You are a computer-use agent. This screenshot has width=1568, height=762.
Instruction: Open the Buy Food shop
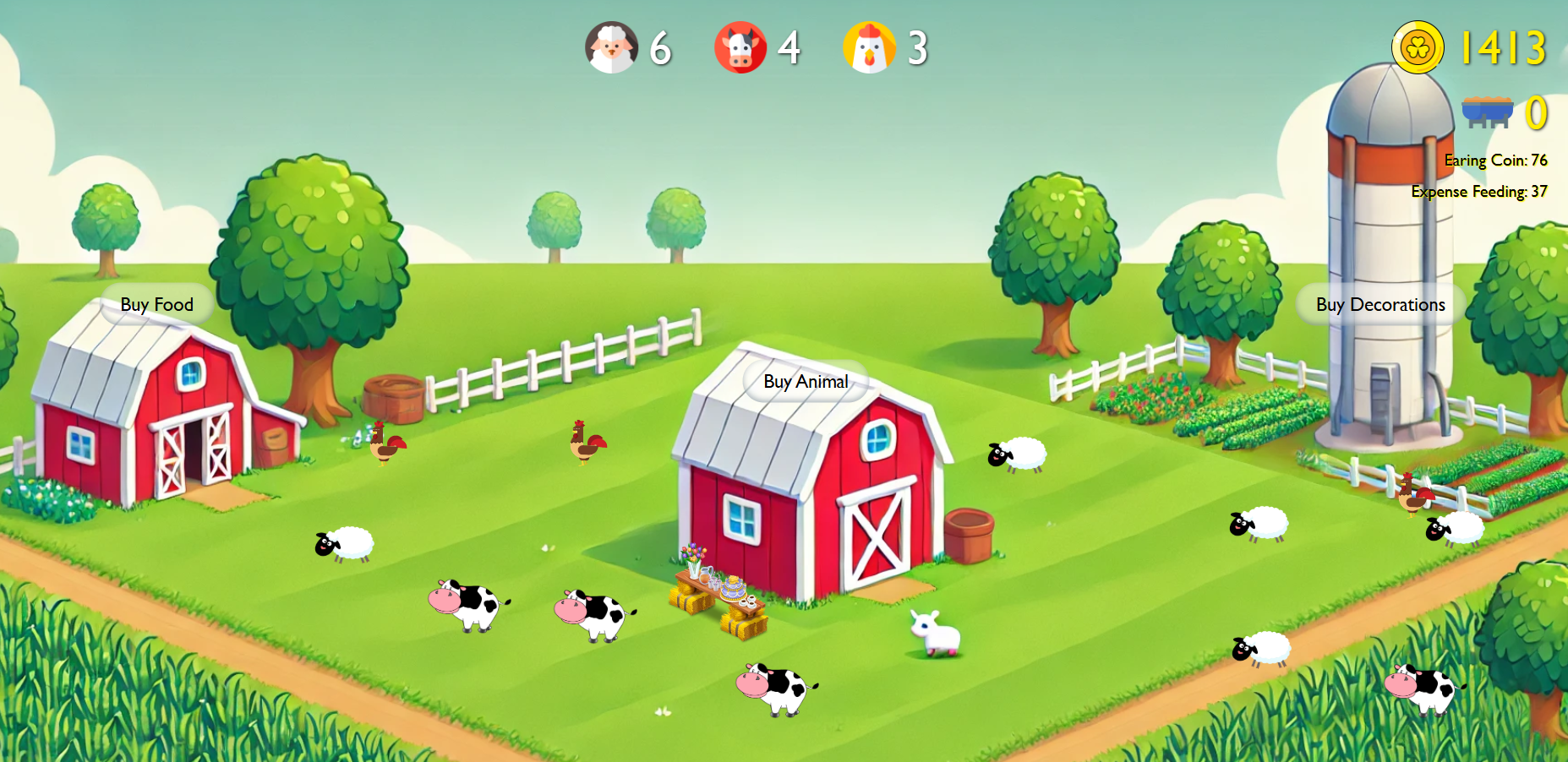click(156, 304)
